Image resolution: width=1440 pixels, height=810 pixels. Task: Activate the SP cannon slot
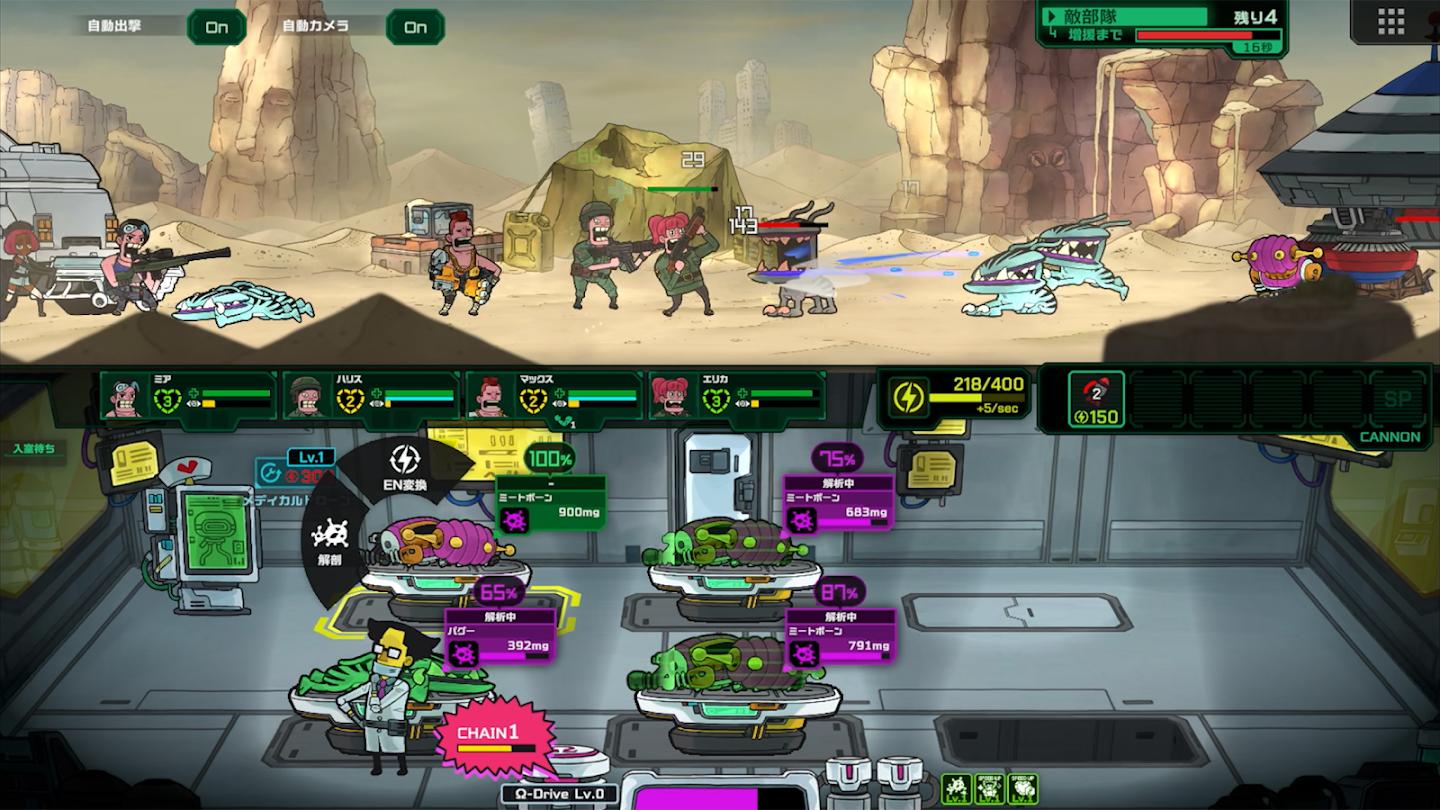1396,400
